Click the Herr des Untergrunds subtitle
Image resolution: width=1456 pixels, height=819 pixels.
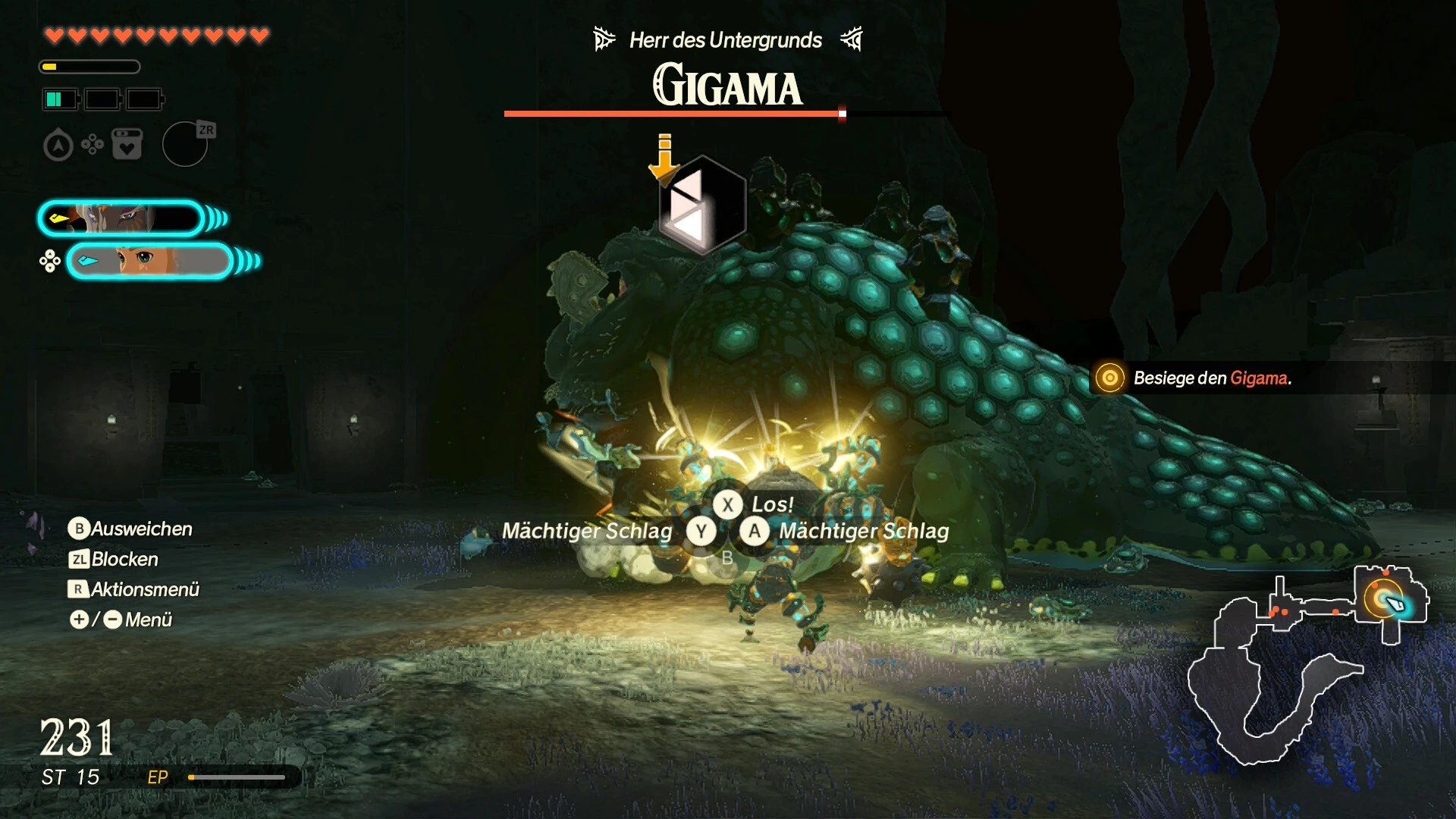(725, 40)
